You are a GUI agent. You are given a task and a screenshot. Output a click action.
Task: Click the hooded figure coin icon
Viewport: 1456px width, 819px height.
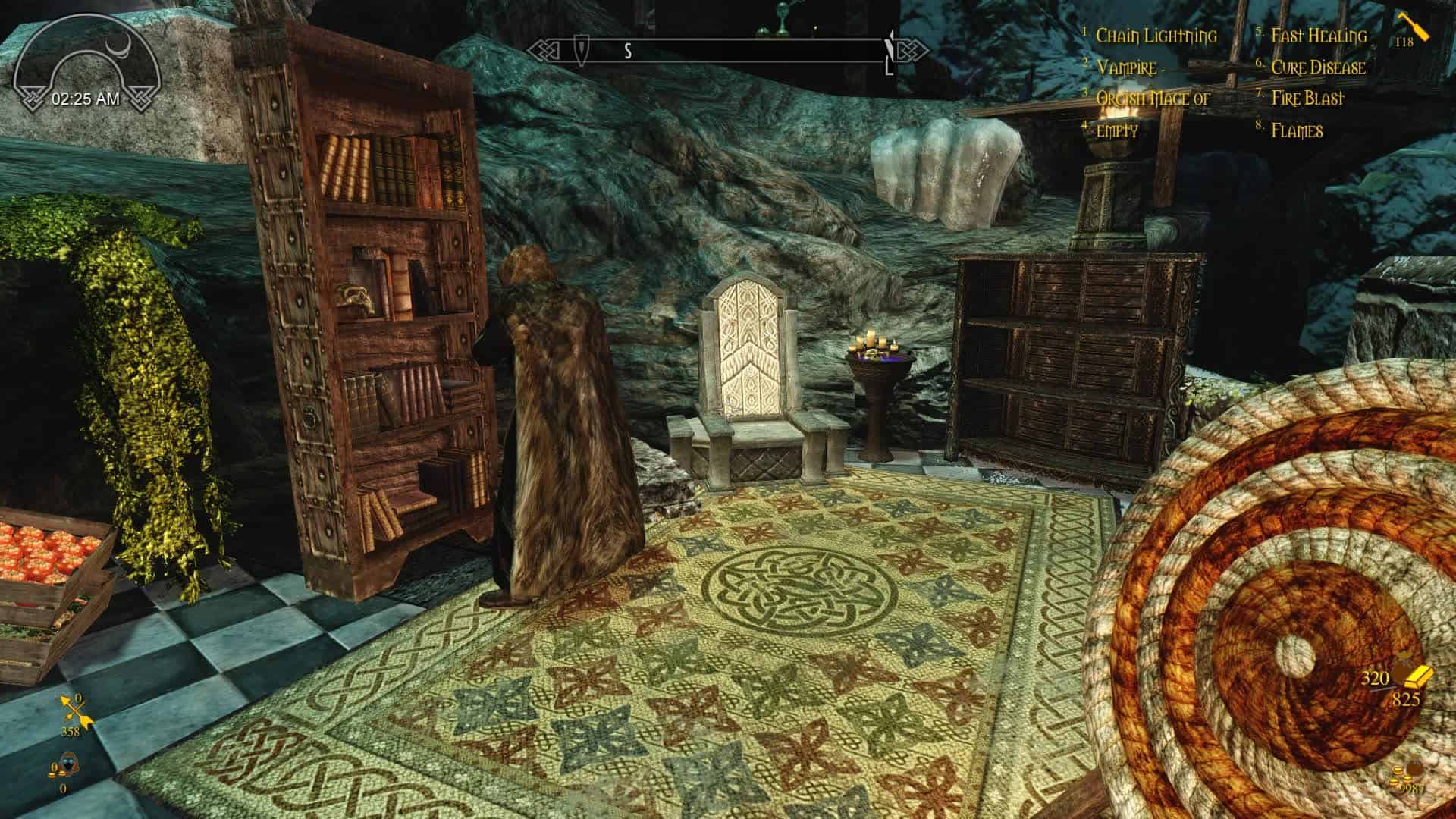coord(65,767)
